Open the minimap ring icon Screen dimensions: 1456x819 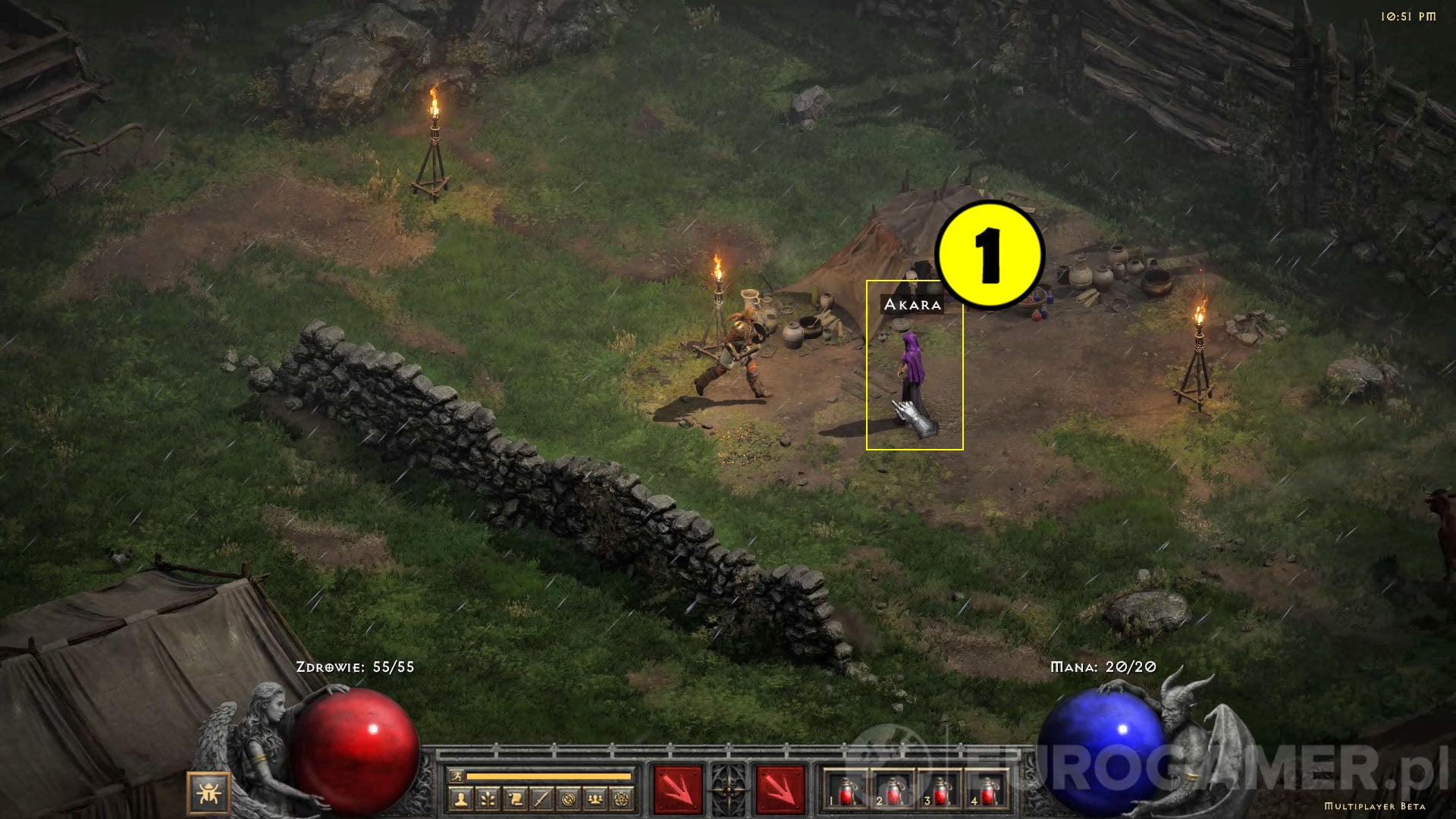pyautogui.click(x=569, y=799)
